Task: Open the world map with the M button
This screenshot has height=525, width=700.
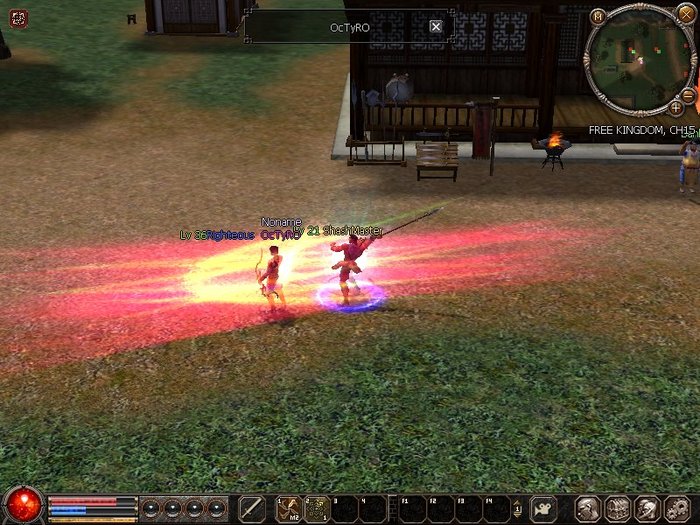Action: click(x=598, y=16)
